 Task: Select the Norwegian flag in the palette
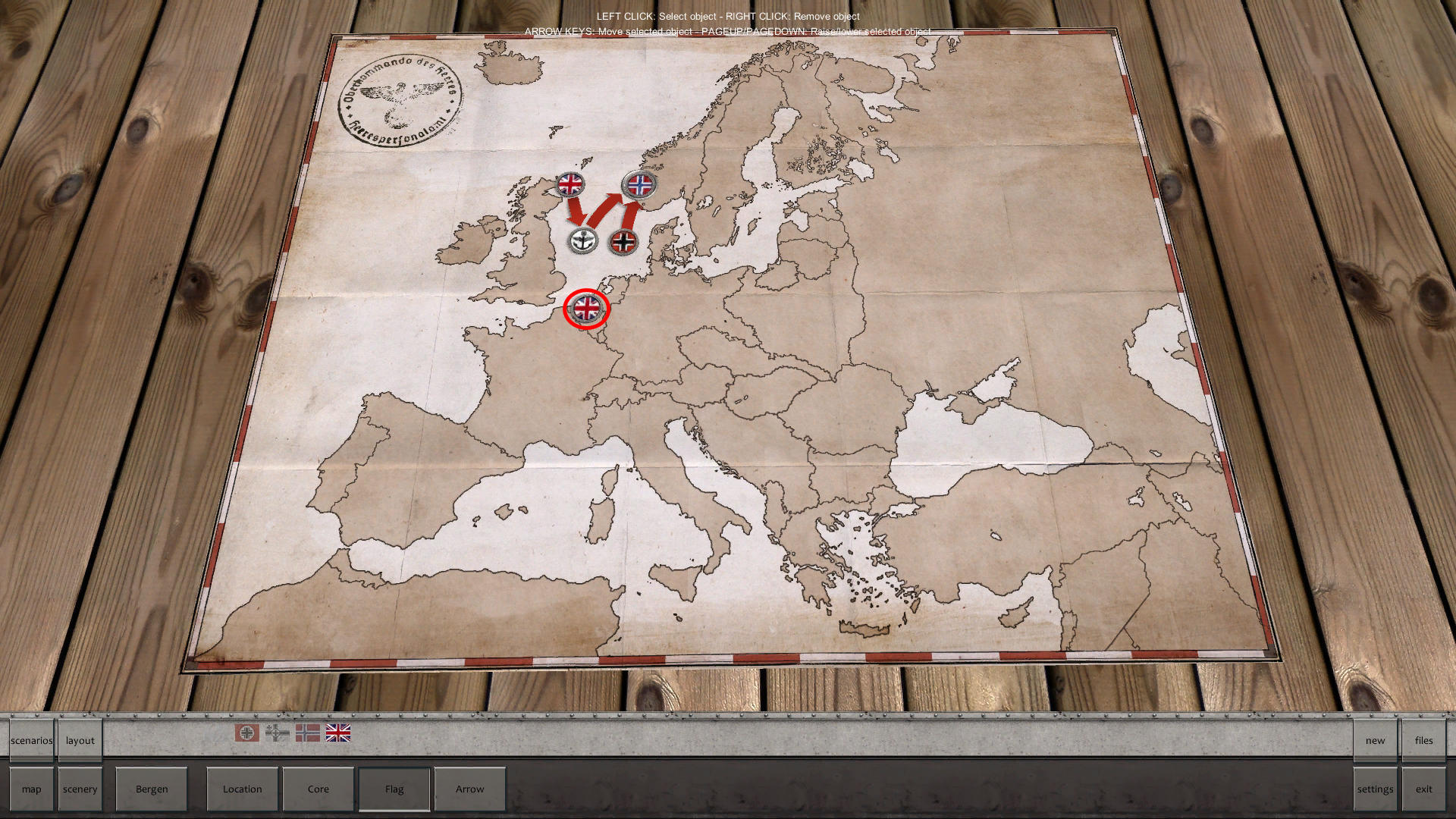click(x=306, y=733)
